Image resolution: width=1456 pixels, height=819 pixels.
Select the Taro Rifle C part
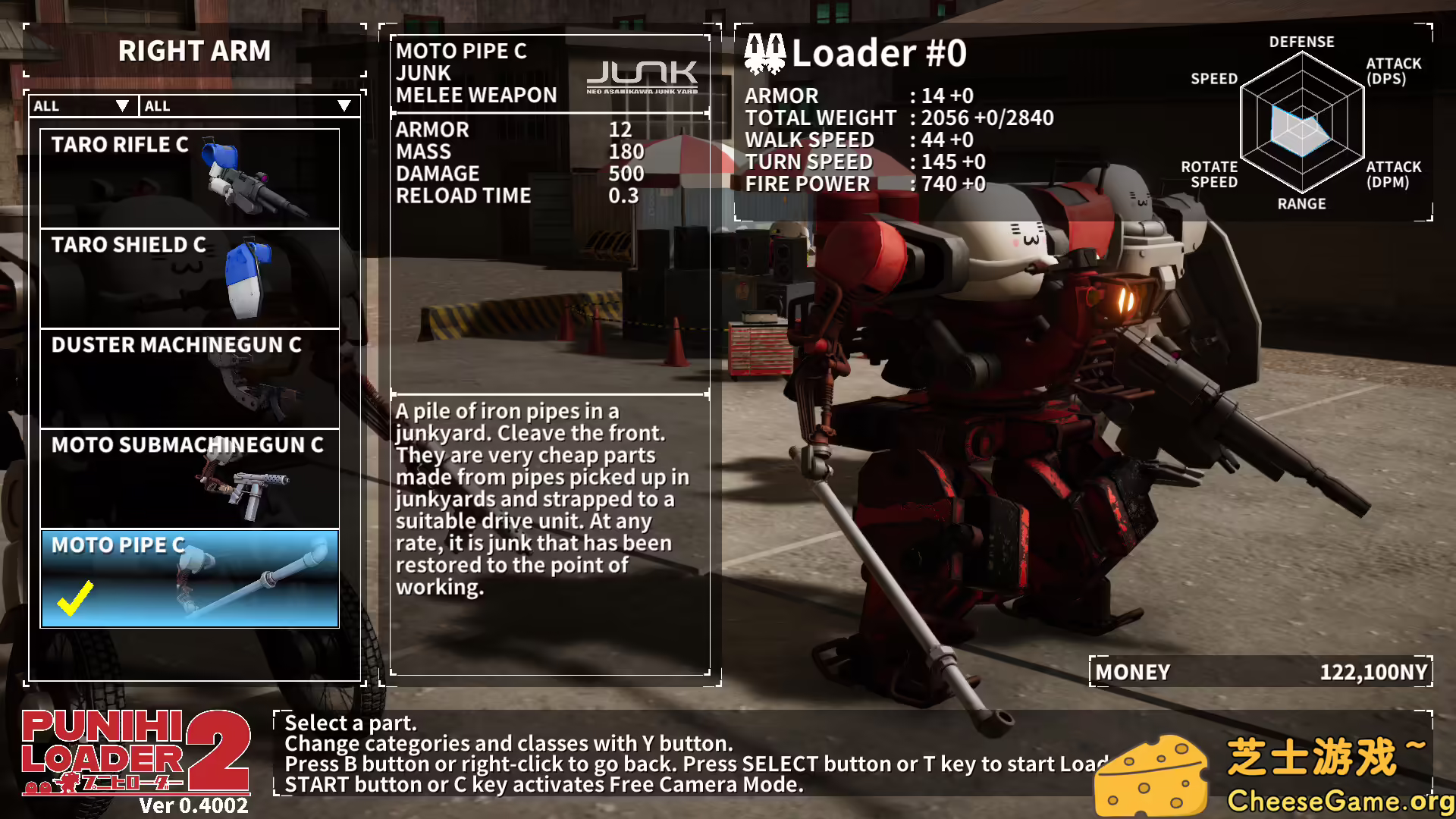pos(190,178)
